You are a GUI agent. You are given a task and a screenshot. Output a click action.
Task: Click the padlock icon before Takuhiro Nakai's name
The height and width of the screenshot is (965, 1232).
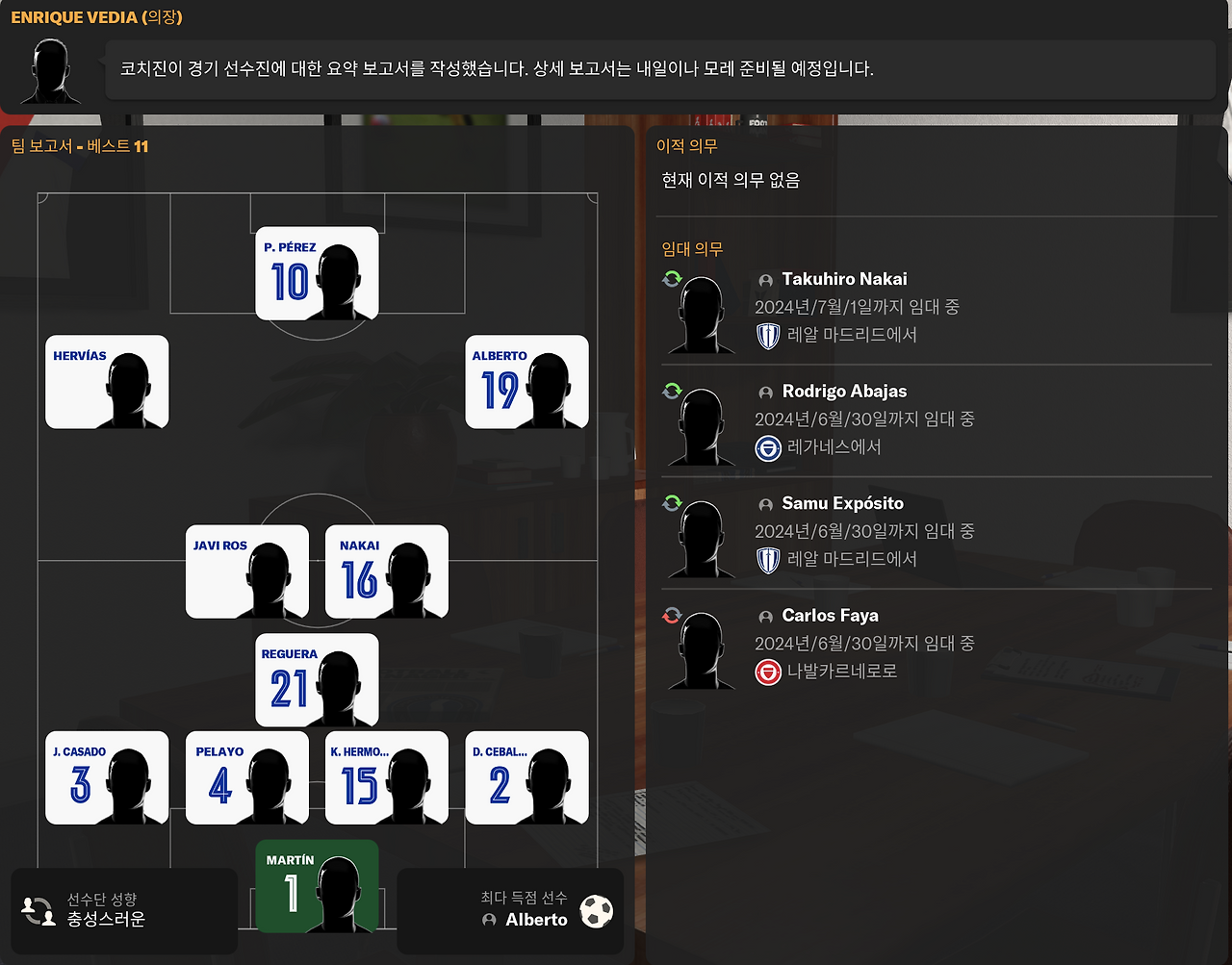pos(764,280)
